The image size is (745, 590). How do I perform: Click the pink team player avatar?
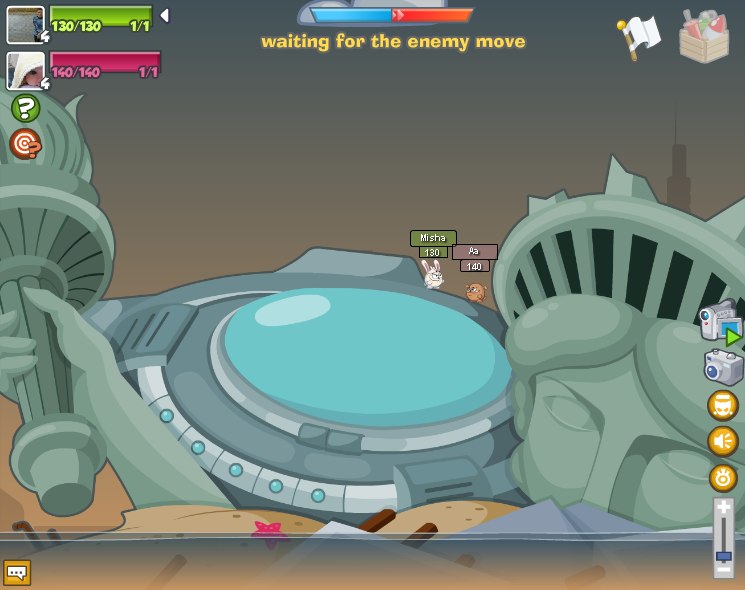[x=25, y=71]
